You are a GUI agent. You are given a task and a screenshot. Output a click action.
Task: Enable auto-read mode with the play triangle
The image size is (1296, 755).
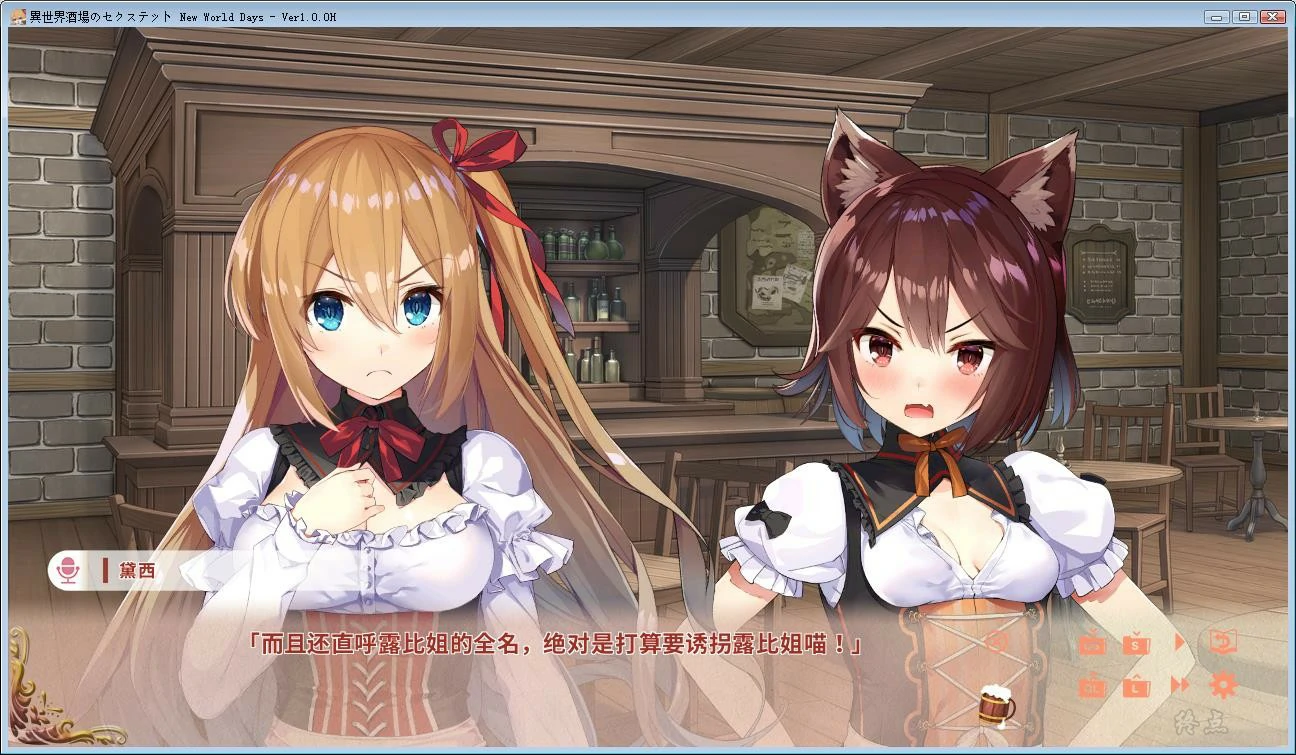pyautogui.click(x=1180, y=642)
